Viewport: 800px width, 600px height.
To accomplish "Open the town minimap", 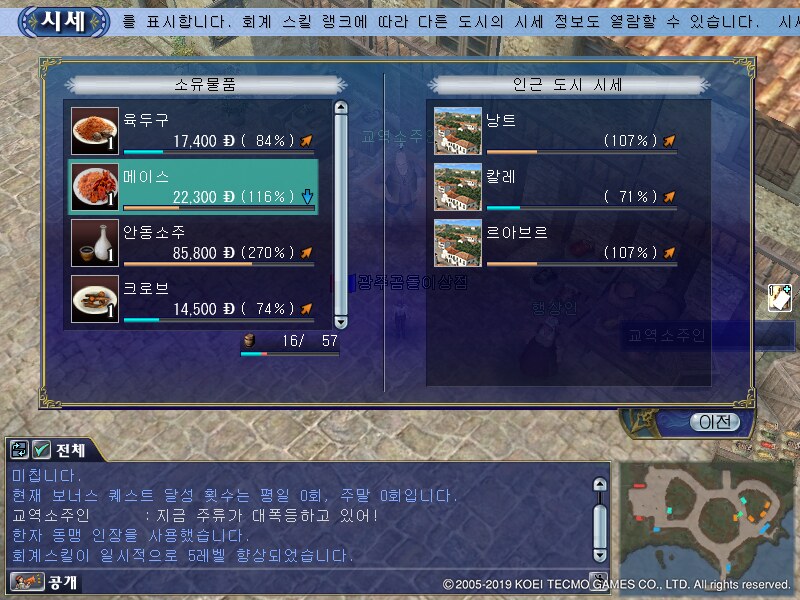I will [706, 514].
